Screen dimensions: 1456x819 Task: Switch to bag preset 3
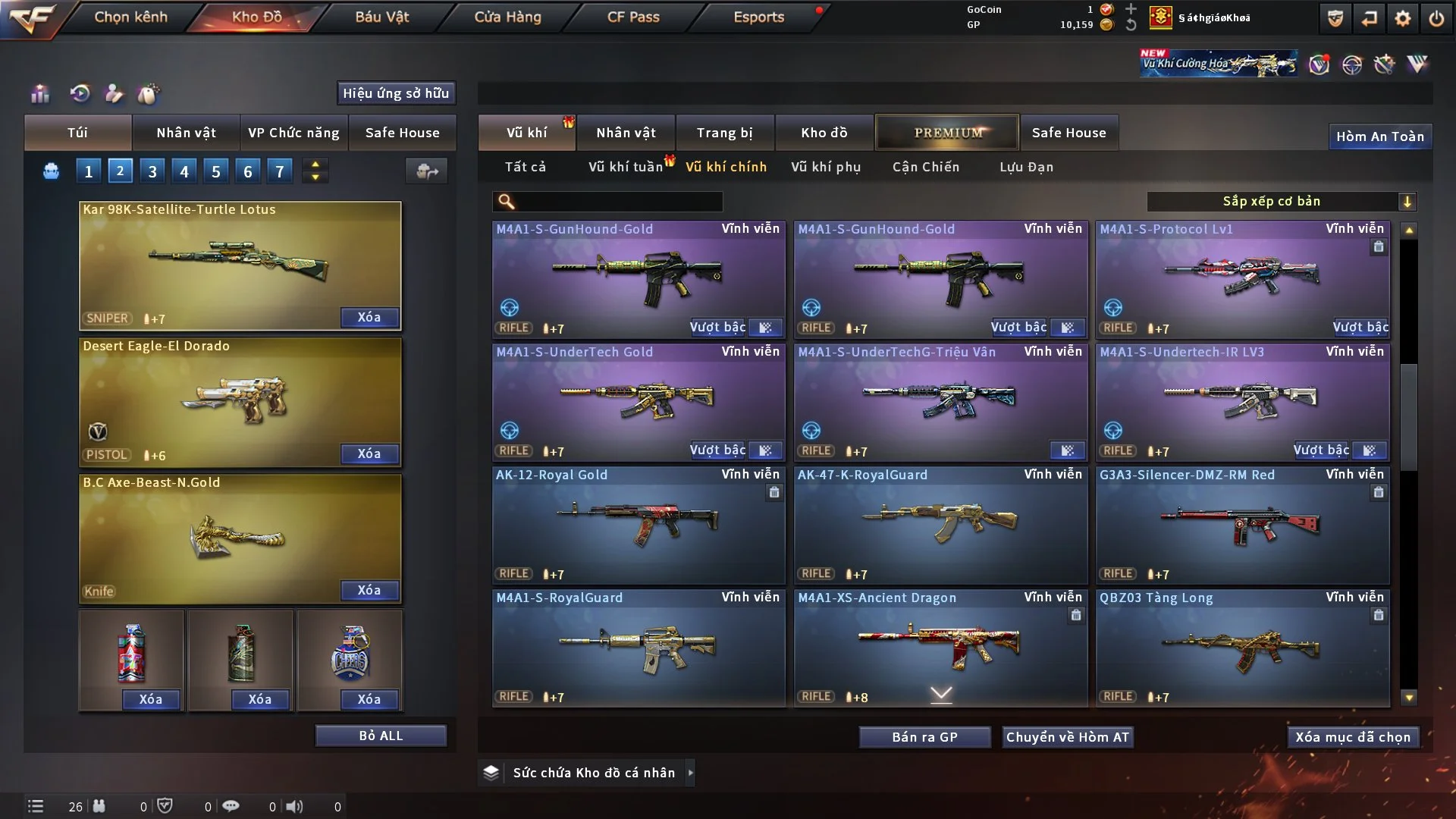click(x=152, y=171)
